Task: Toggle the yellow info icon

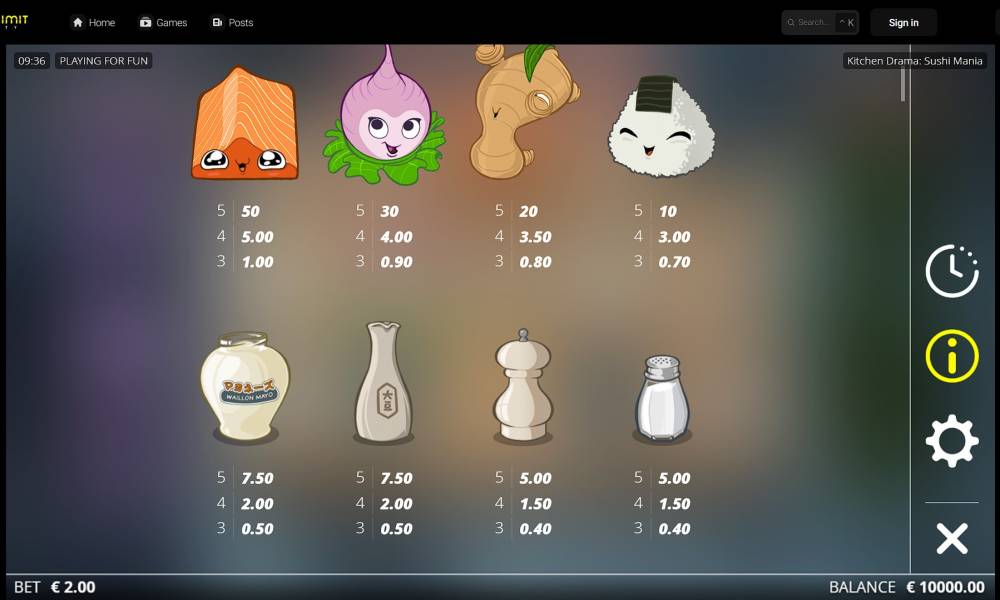Action: pyautogui.click(x=951, y=355)
